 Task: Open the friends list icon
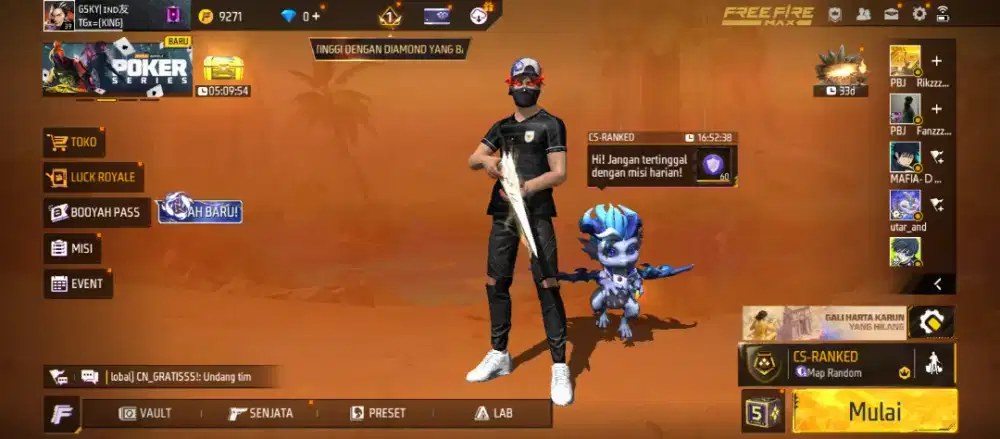coord(862,14)
